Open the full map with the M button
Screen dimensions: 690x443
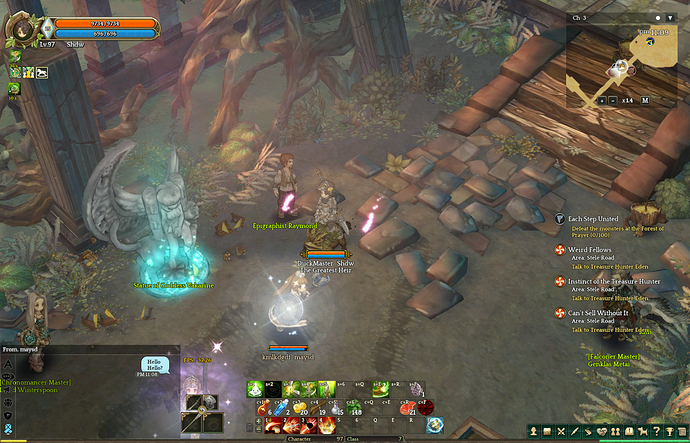645,100
